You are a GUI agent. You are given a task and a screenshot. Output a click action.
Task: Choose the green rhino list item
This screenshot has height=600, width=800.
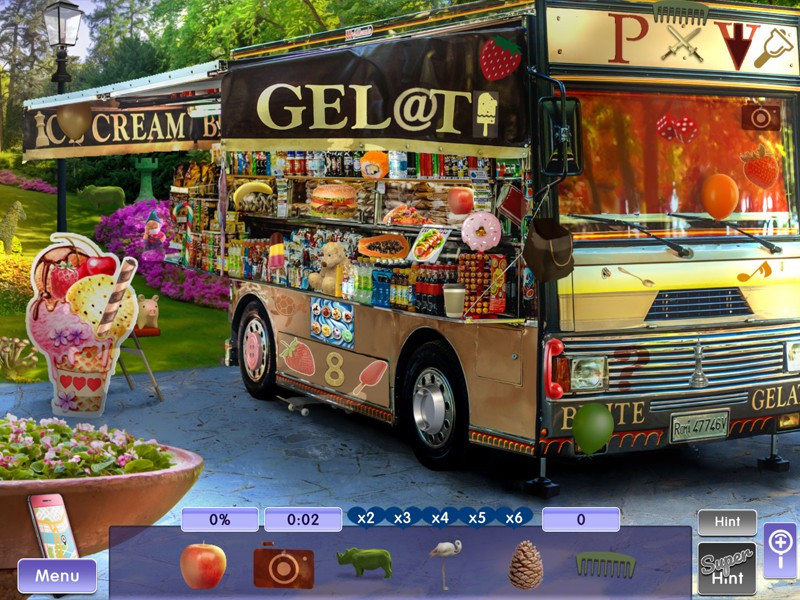[364, 563]
